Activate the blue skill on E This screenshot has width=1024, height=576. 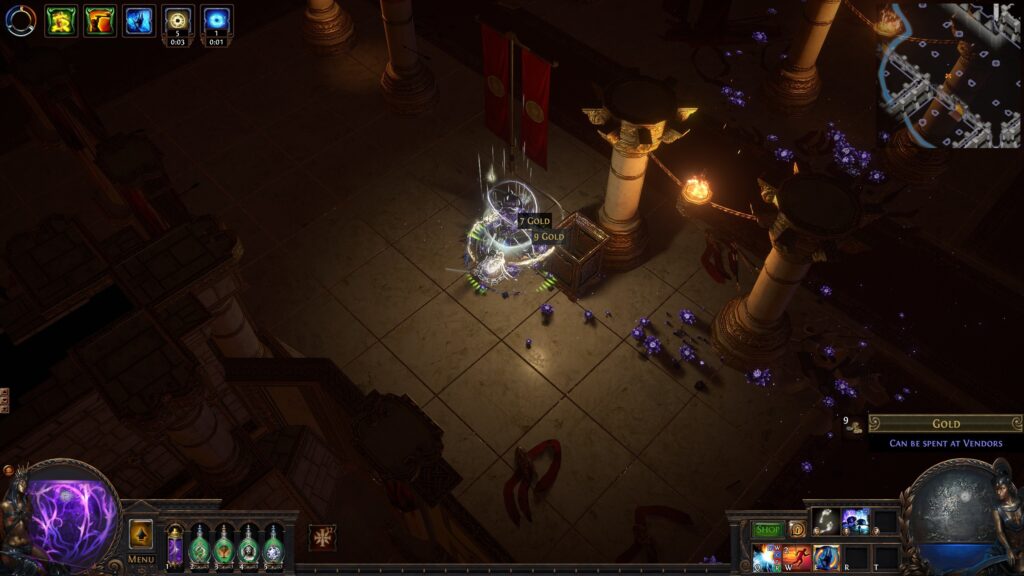(x=826, y=557)
